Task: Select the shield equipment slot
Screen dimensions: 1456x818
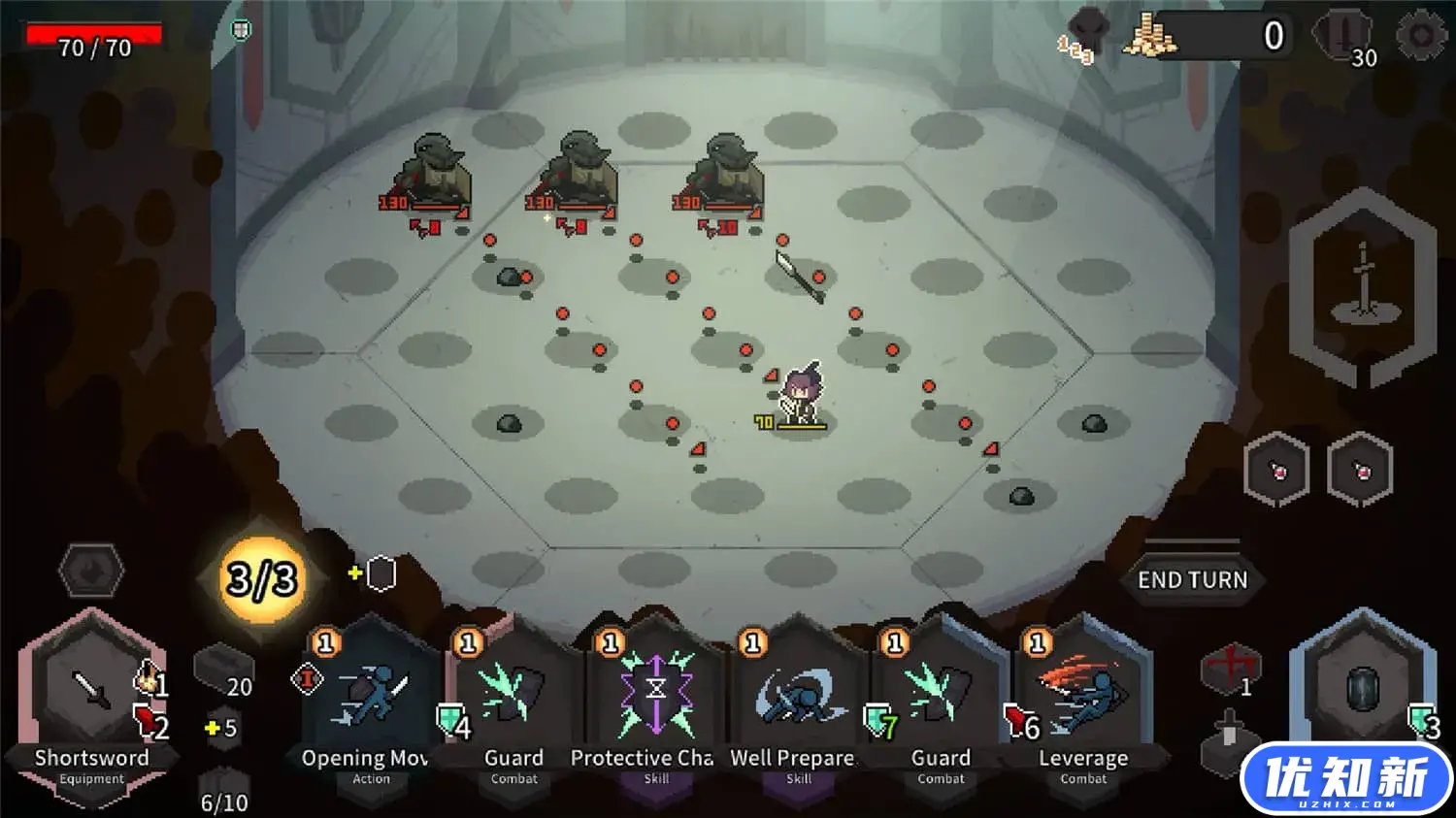Action: coord(1362,691)
